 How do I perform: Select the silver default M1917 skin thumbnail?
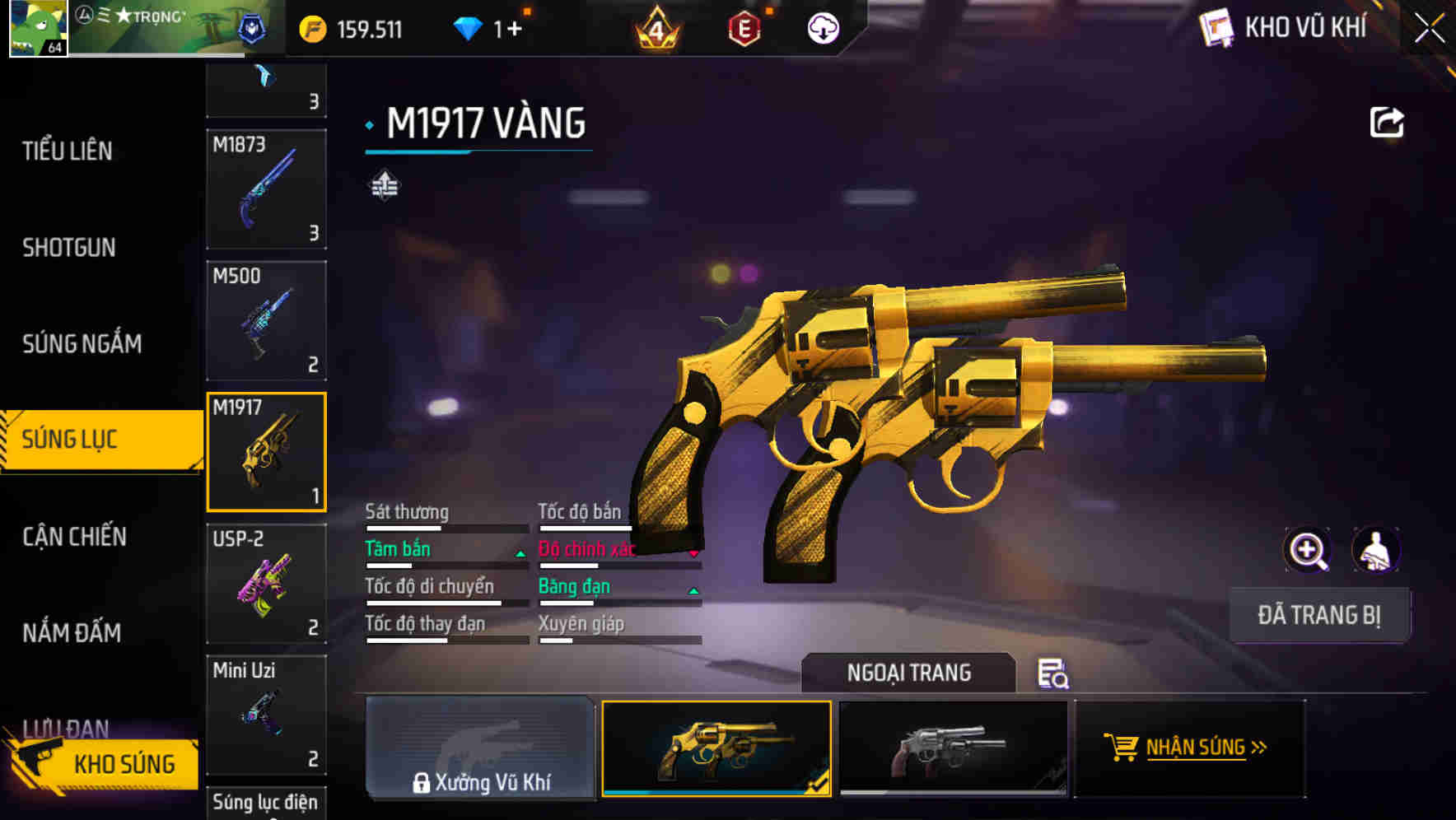953,749
